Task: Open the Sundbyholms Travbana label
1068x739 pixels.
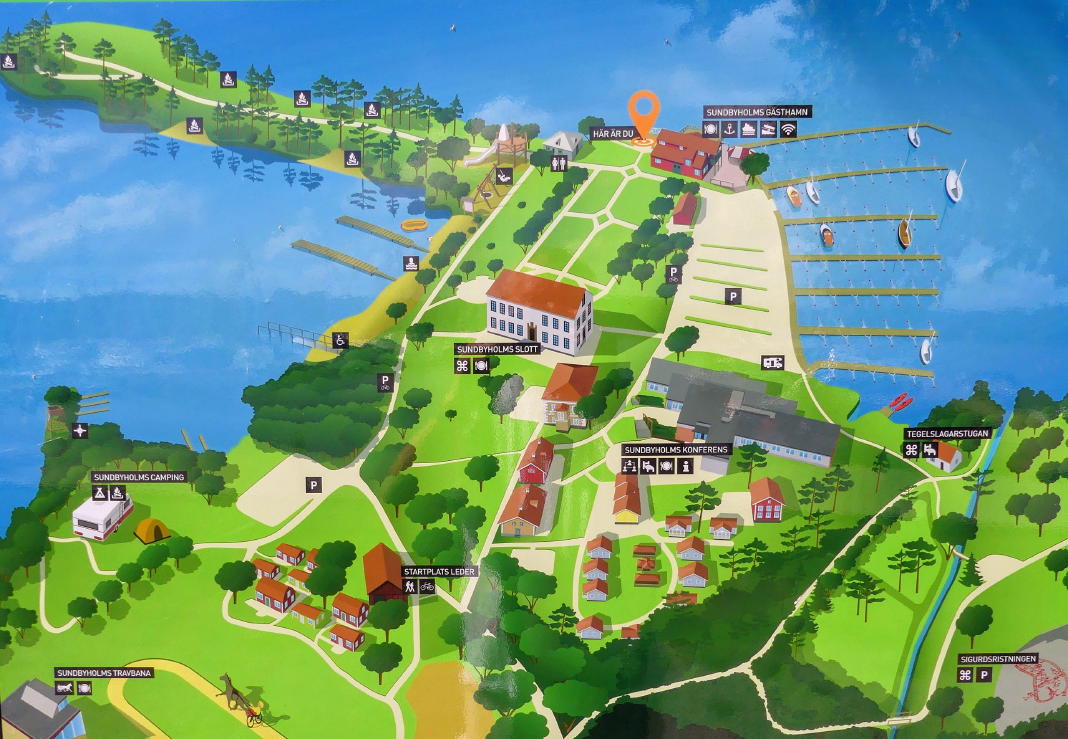Action: (104, 673)
